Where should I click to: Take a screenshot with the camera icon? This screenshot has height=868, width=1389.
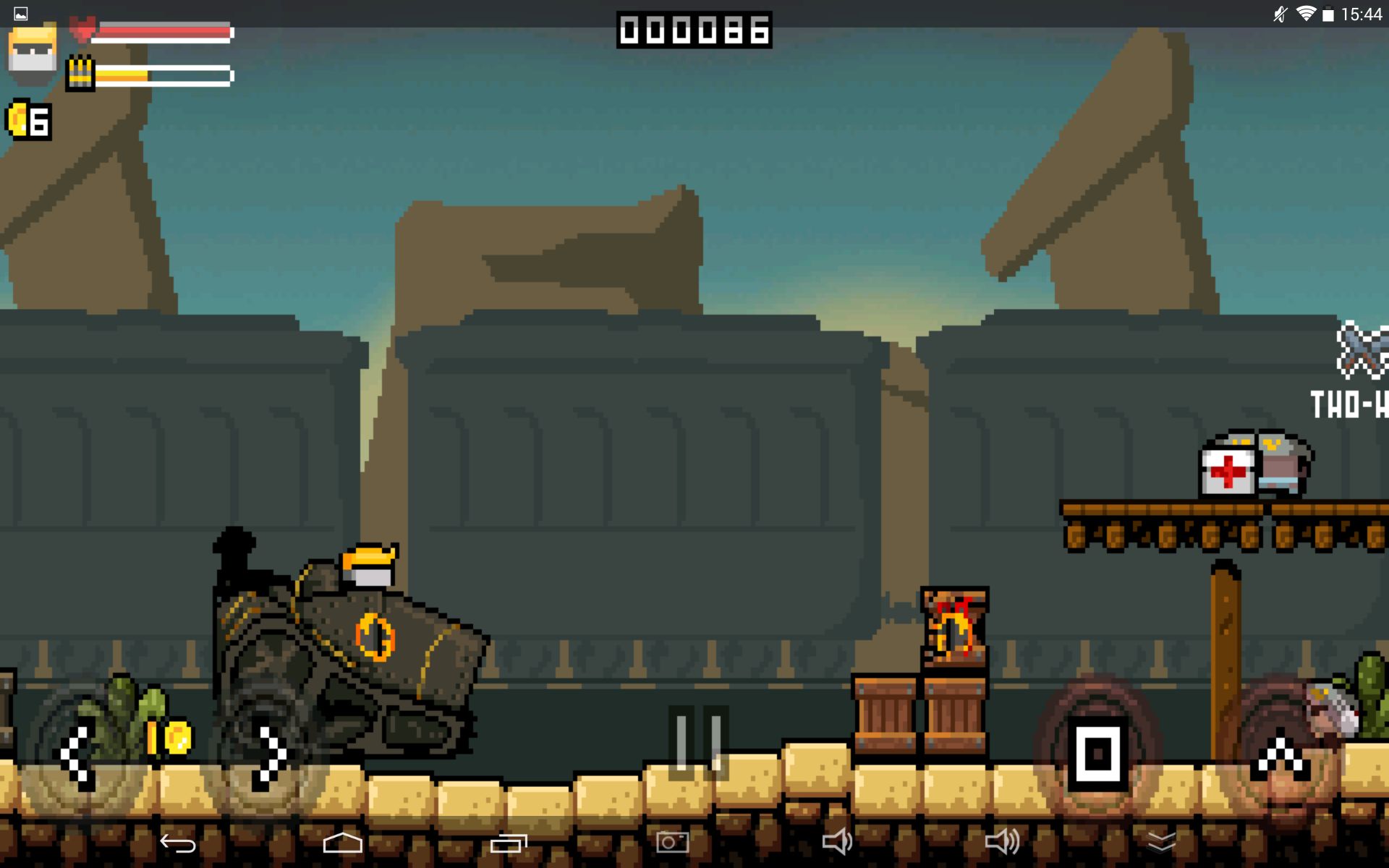[x=673, y=842]
